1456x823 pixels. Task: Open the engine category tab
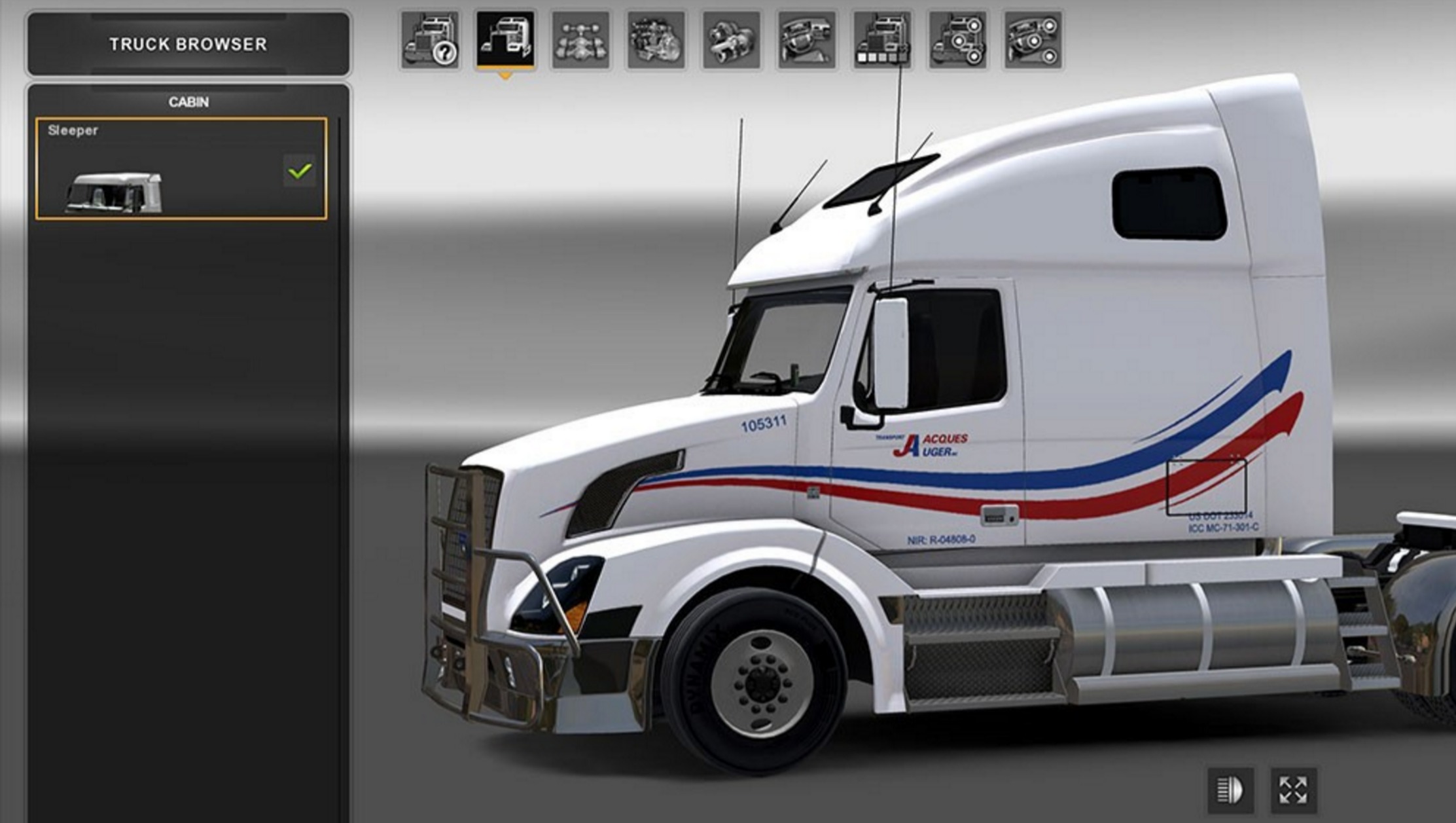point(656,40)
